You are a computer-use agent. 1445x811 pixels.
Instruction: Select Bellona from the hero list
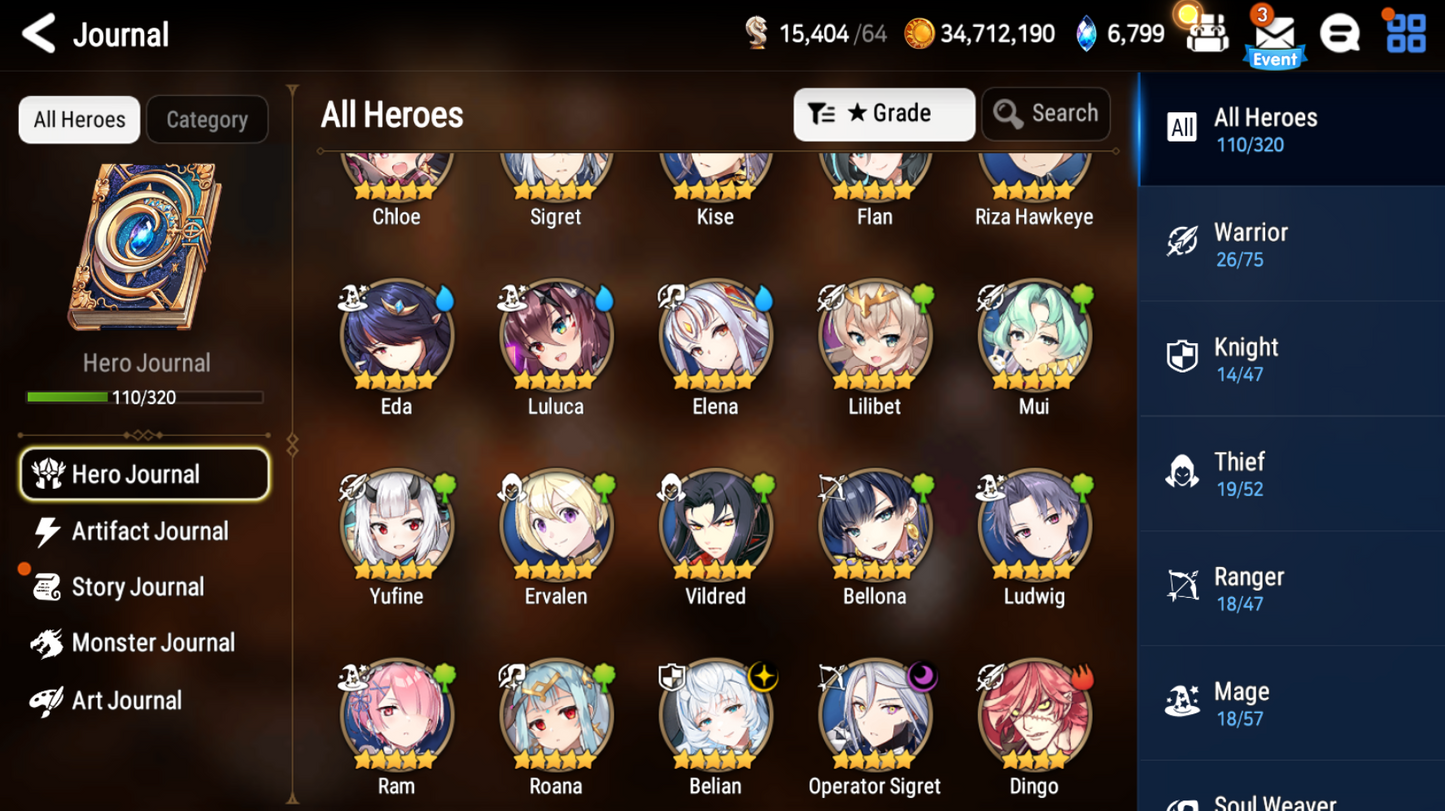coord(874,527)
